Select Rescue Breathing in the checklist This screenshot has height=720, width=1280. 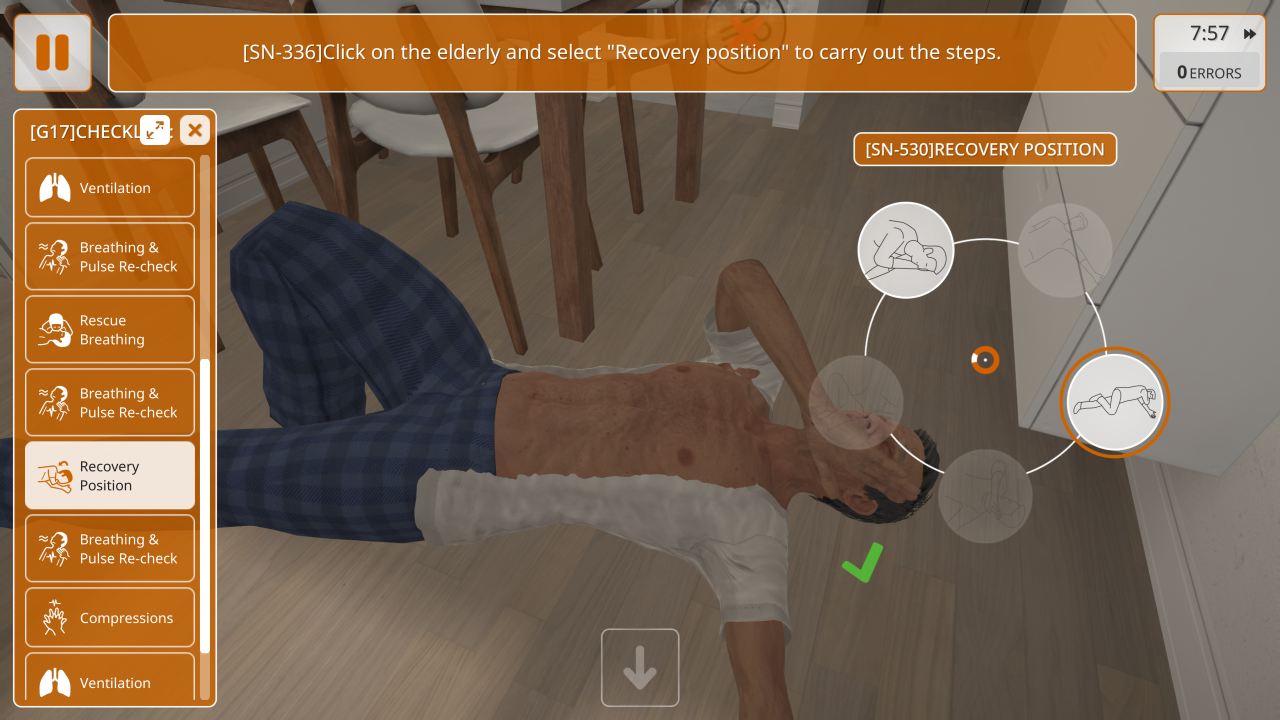110,330
